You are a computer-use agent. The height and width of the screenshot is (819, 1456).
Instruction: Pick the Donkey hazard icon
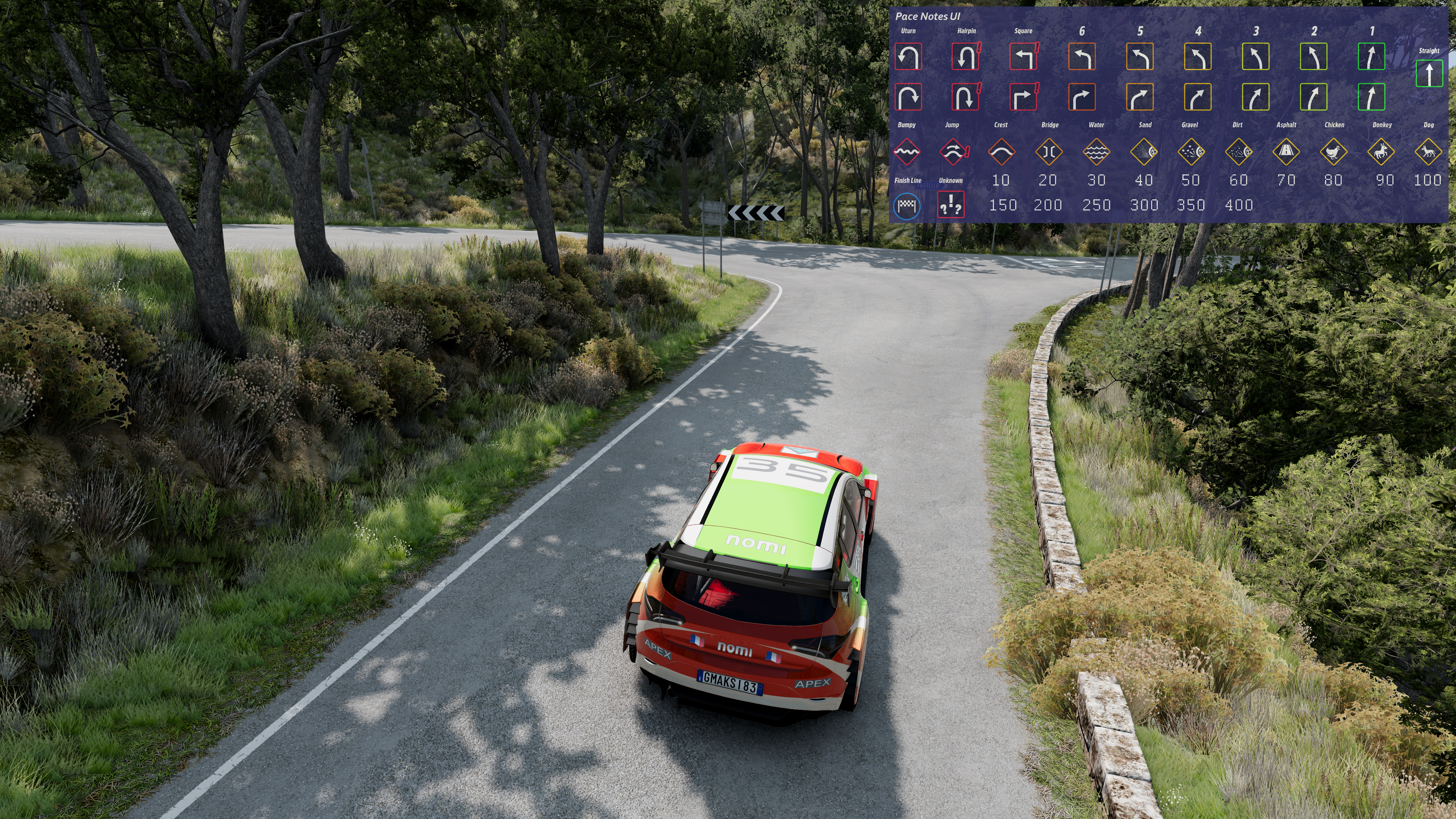click(1381, 151)
